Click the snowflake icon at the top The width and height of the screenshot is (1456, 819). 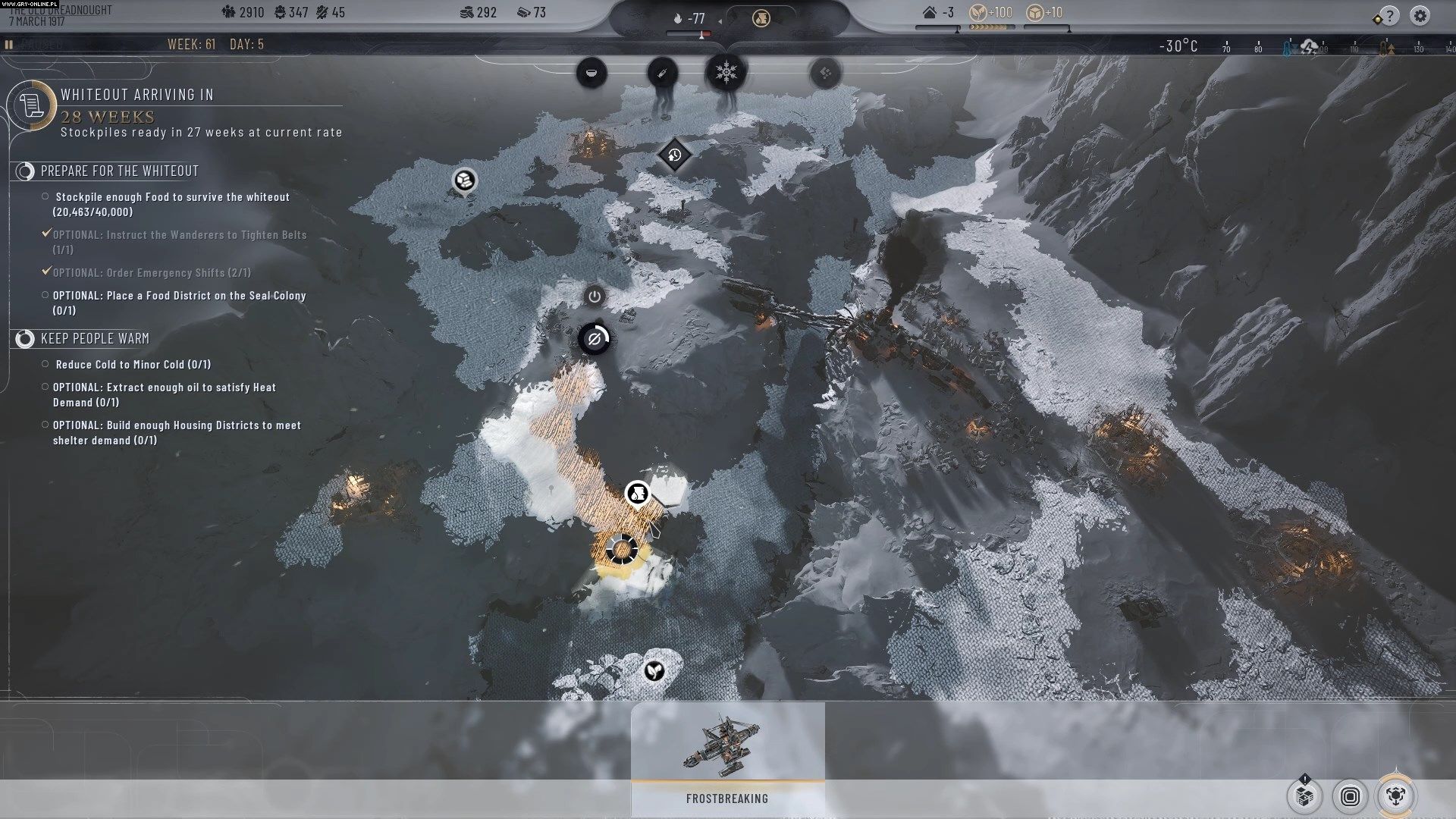[726, 73]
